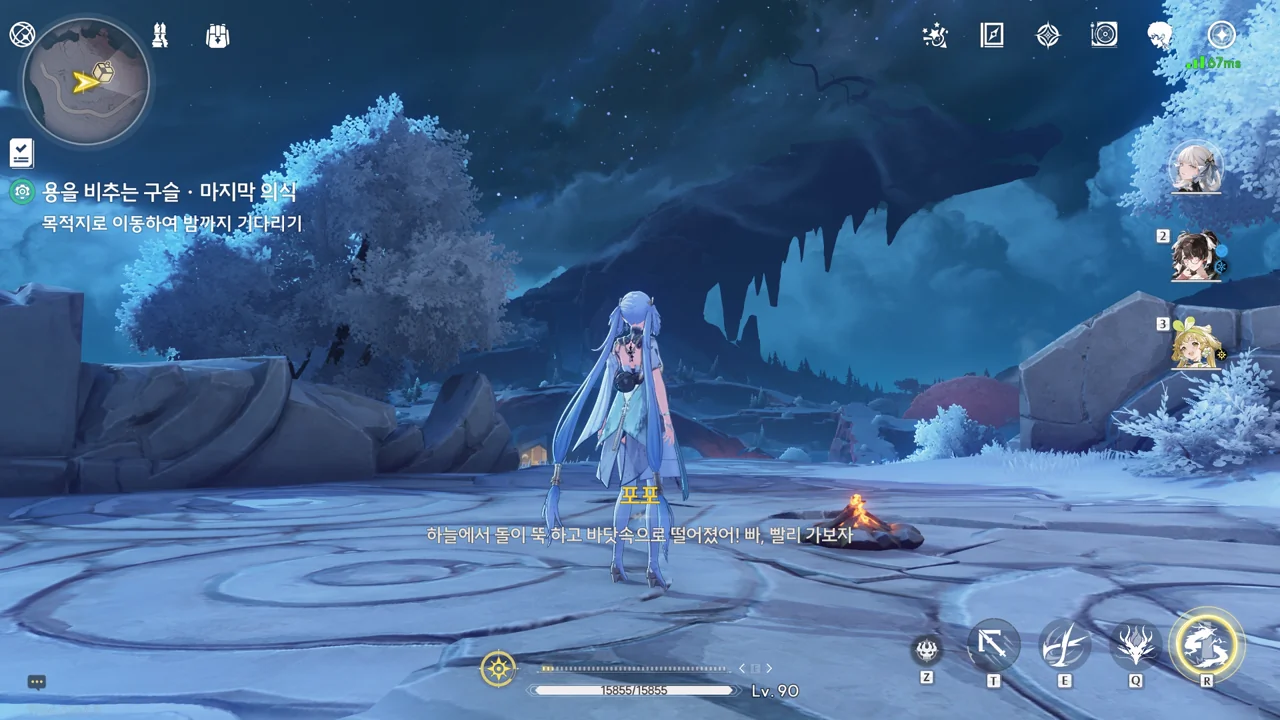The height and width of the screenshot is (720, 1280).
Task: Open the four-point star diamond icon
Action: [1047, 36]
